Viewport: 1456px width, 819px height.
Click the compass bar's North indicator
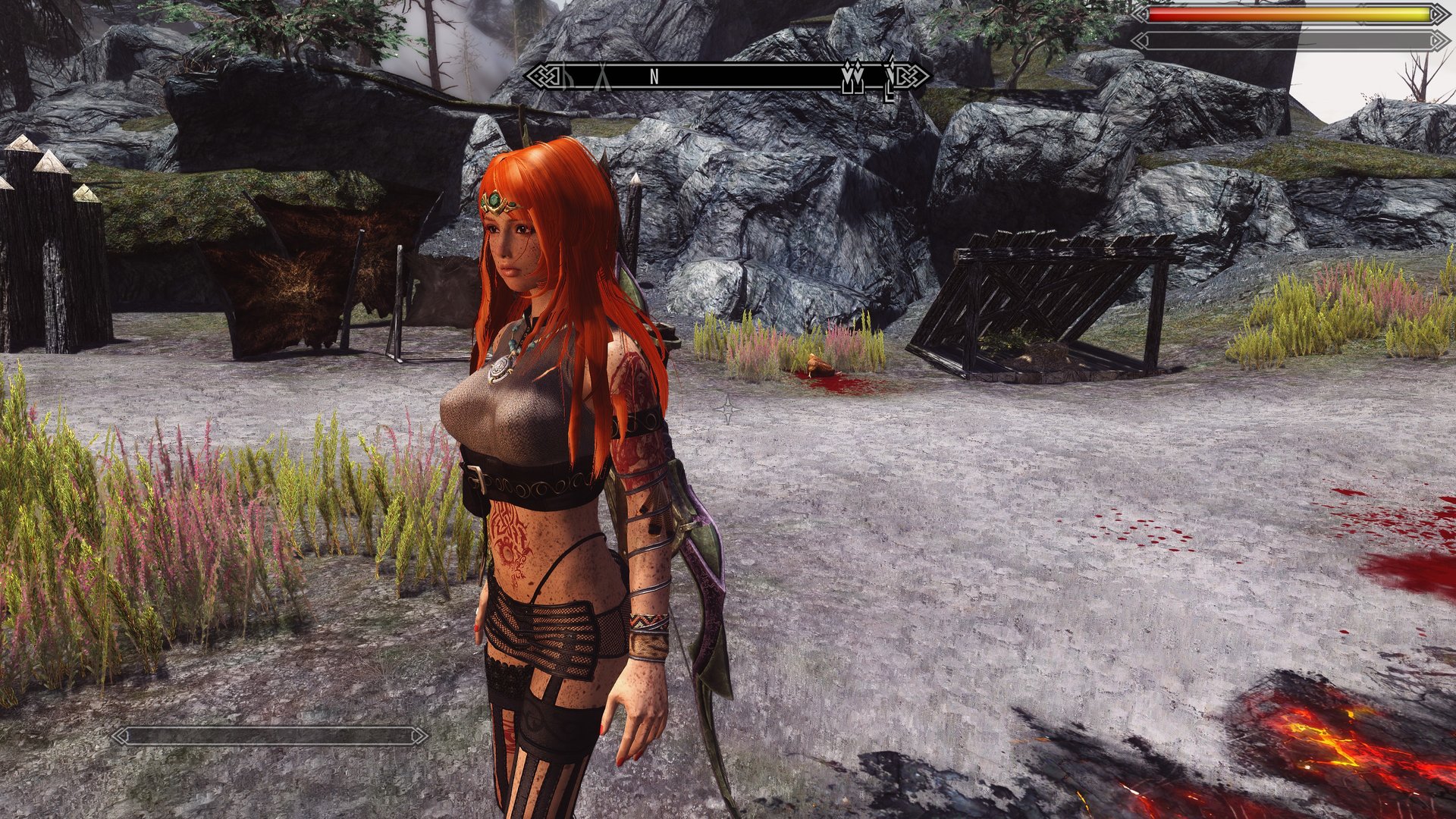click(x=654, y=76)
